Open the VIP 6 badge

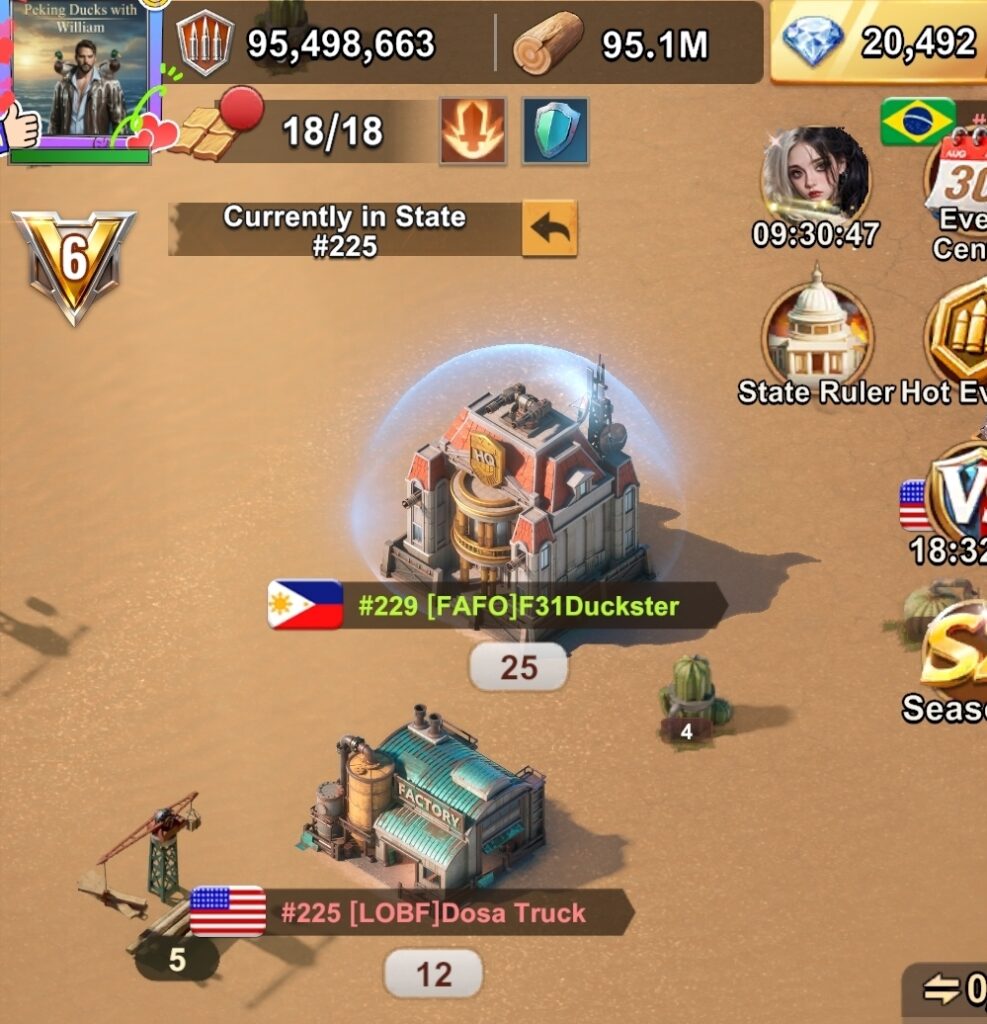pyautogui.click(x=73, y=261)
